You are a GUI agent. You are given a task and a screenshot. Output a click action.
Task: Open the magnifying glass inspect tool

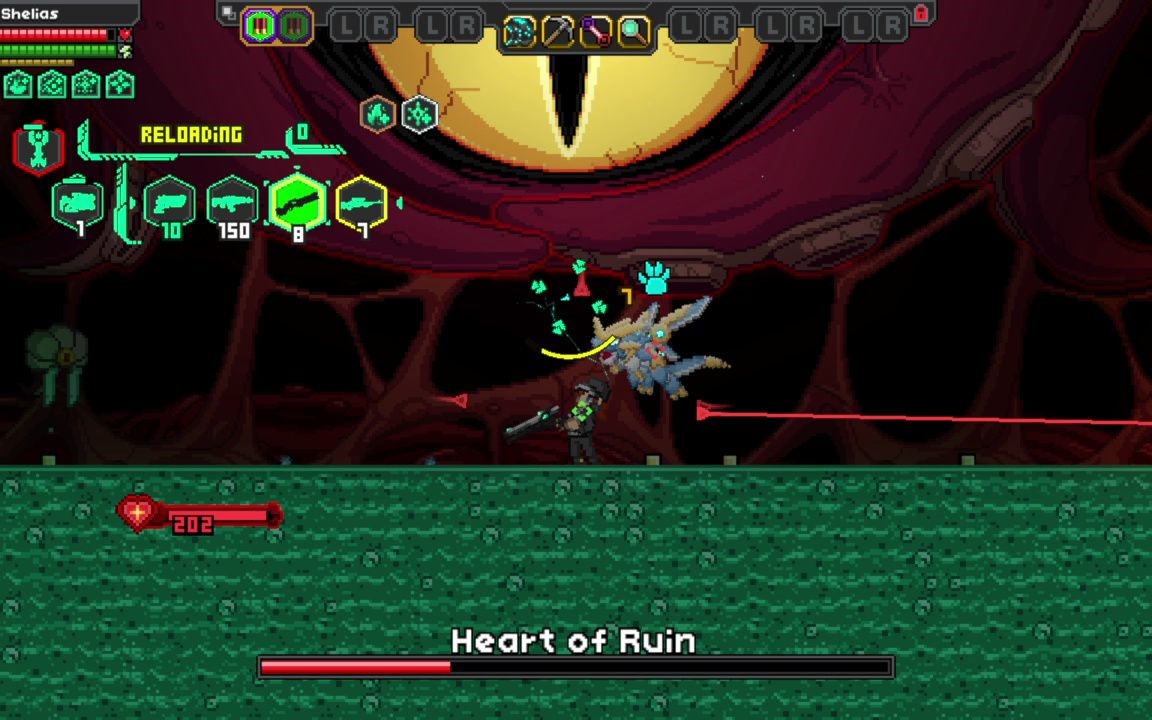(634, 32)
